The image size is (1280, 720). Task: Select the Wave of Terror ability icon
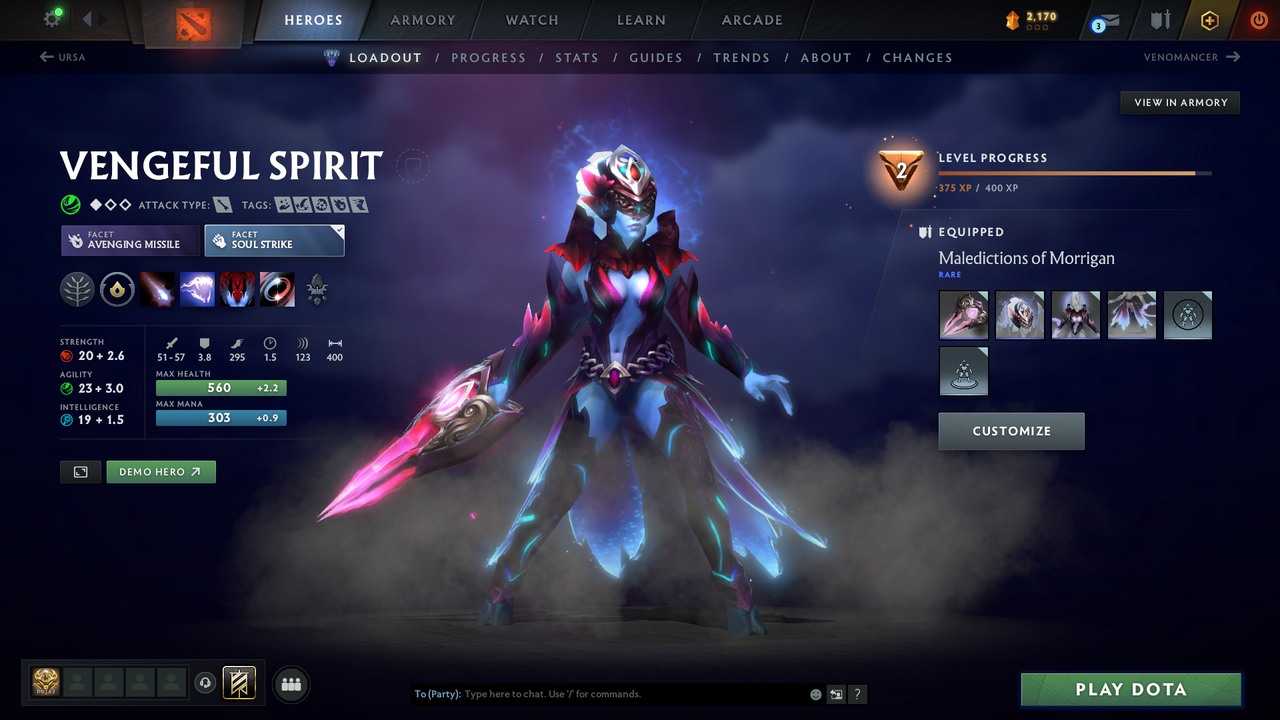[x=197, y=290]
